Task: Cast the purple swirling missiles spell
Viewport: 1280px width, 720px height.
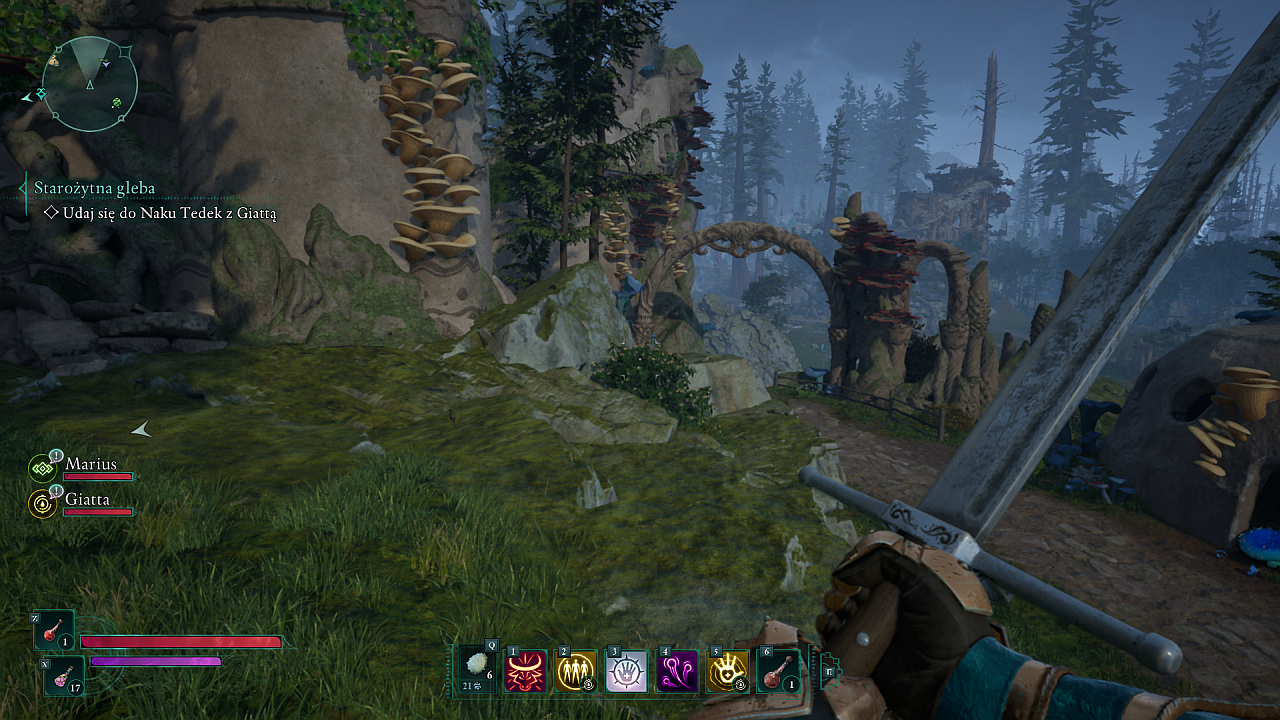Action: pos(677,671)
